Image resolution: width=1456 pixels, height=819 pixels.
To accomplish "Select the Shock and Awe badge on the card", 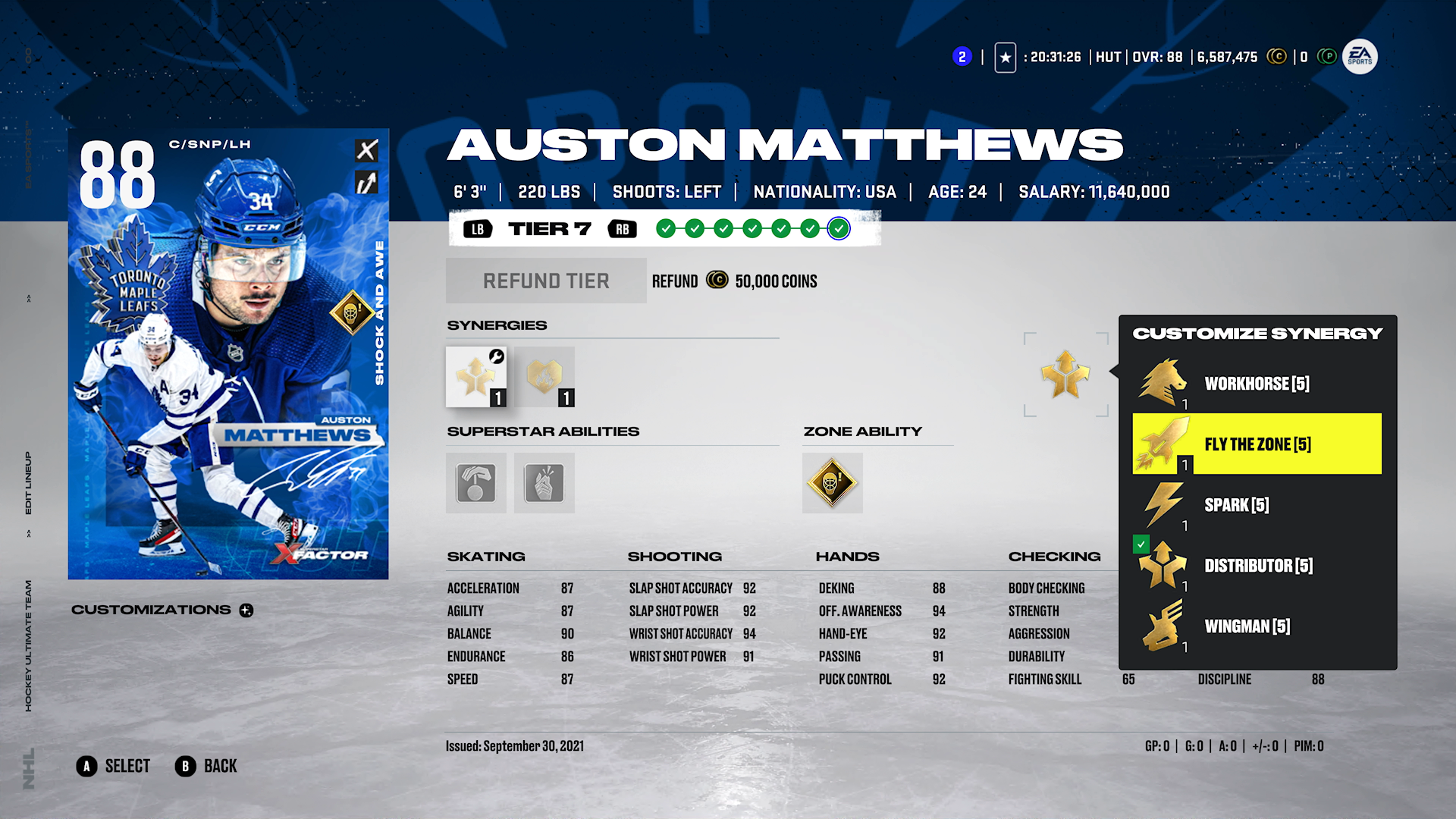I will [351, 311].
